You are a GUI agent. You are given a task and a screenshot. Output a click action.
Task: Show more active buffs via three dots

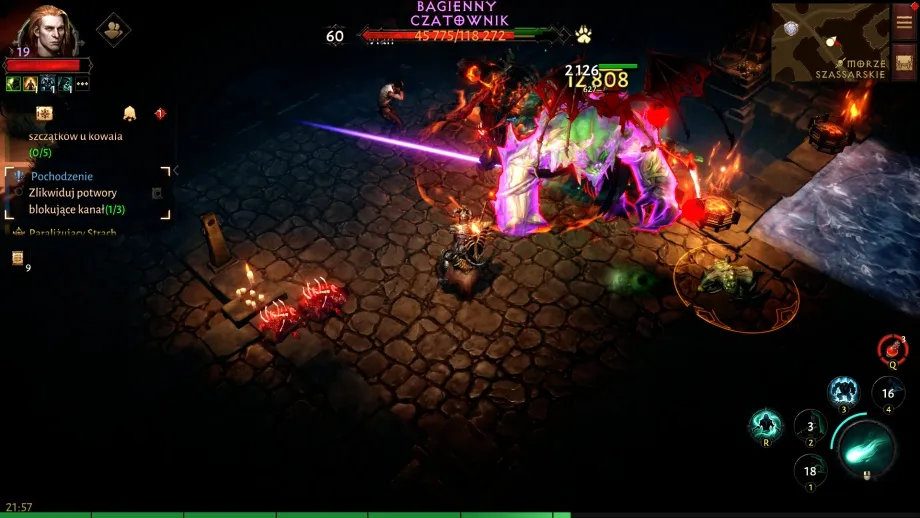pyautogui.click(x=82, y=84)
